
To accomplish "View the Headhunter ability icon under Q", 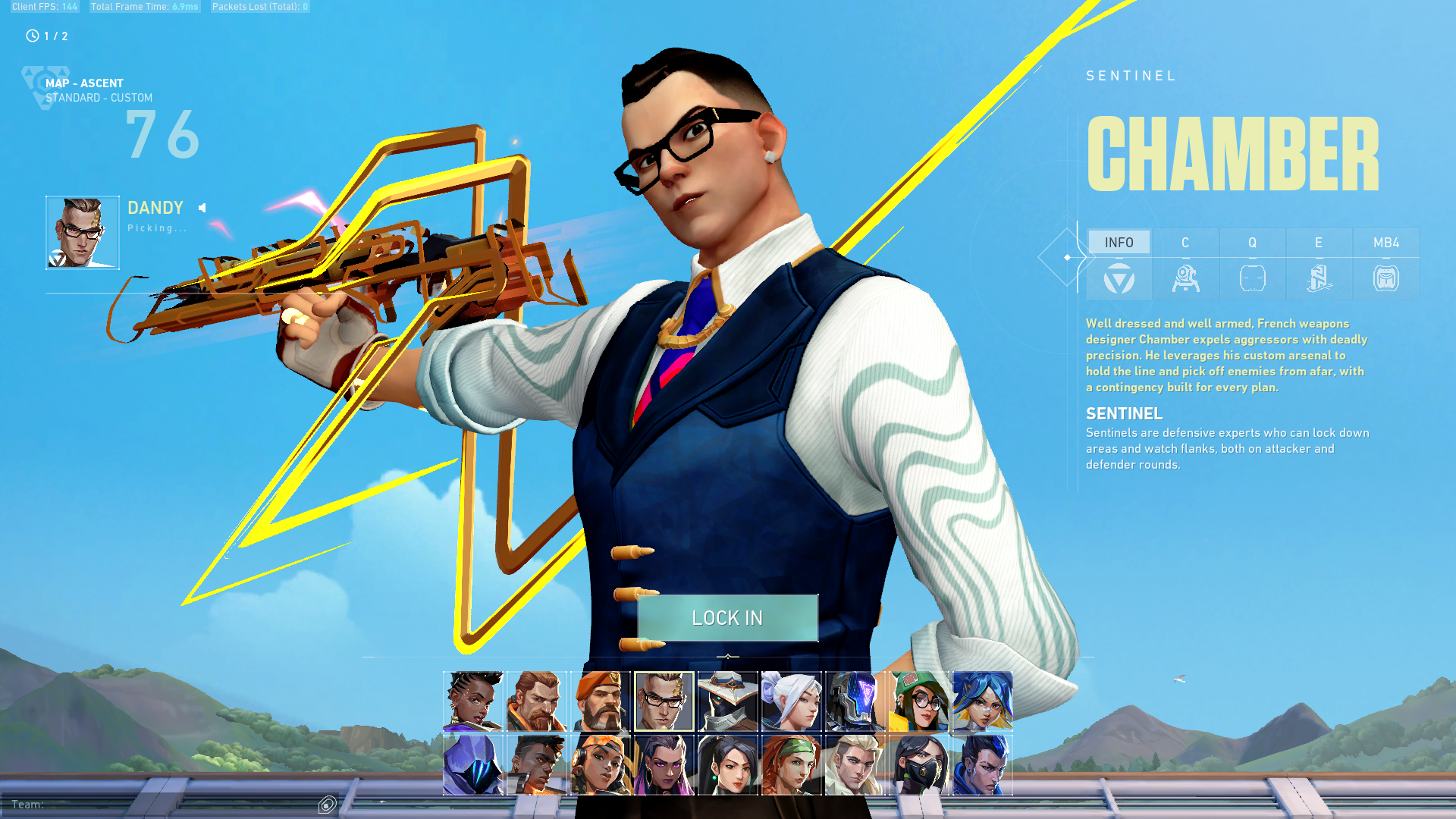I will tap(1252, 278).
